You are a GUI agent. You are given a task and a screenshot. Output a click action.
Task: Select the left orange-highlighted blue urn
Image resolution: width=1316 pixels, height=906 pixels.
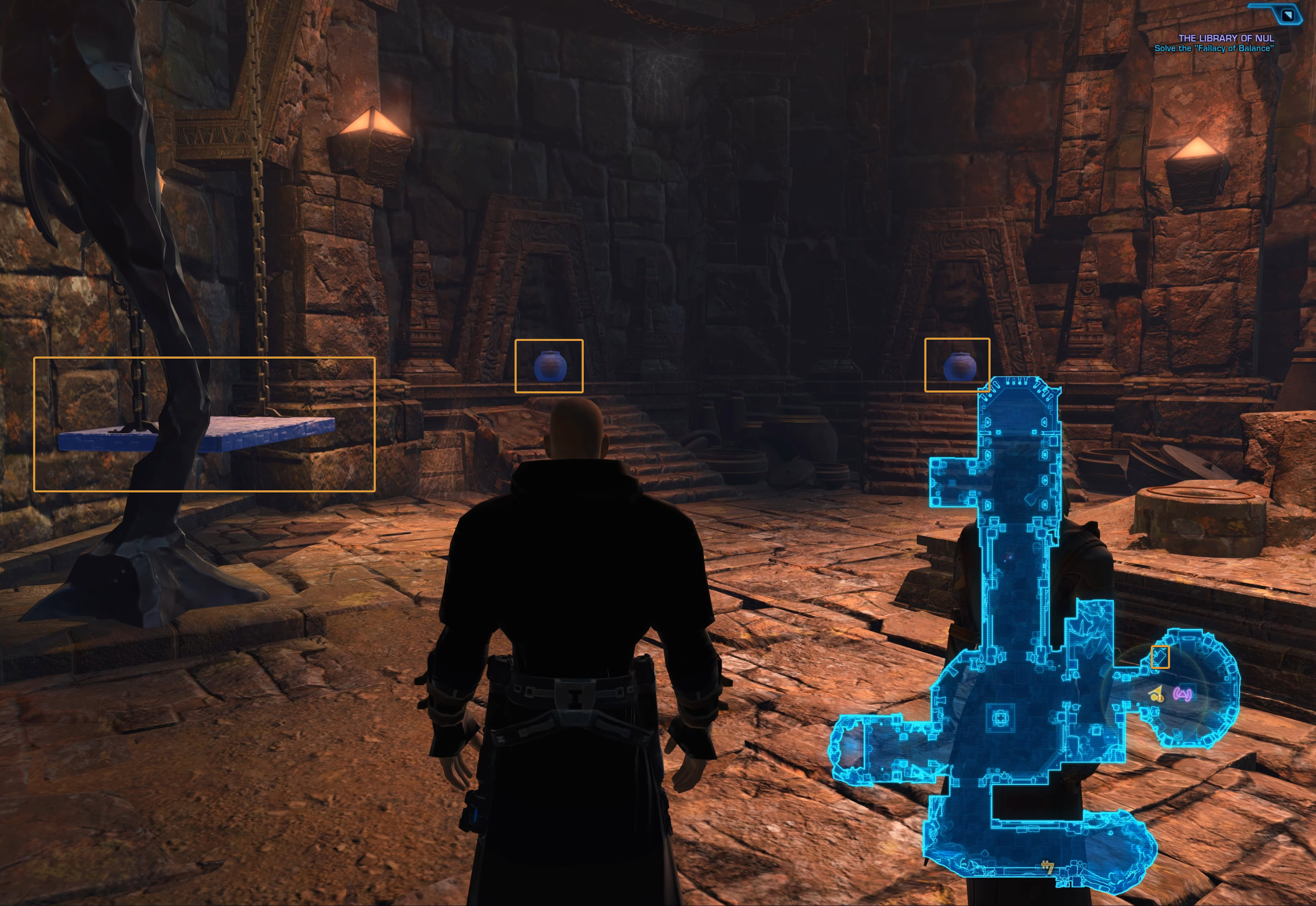pos(549,366)
